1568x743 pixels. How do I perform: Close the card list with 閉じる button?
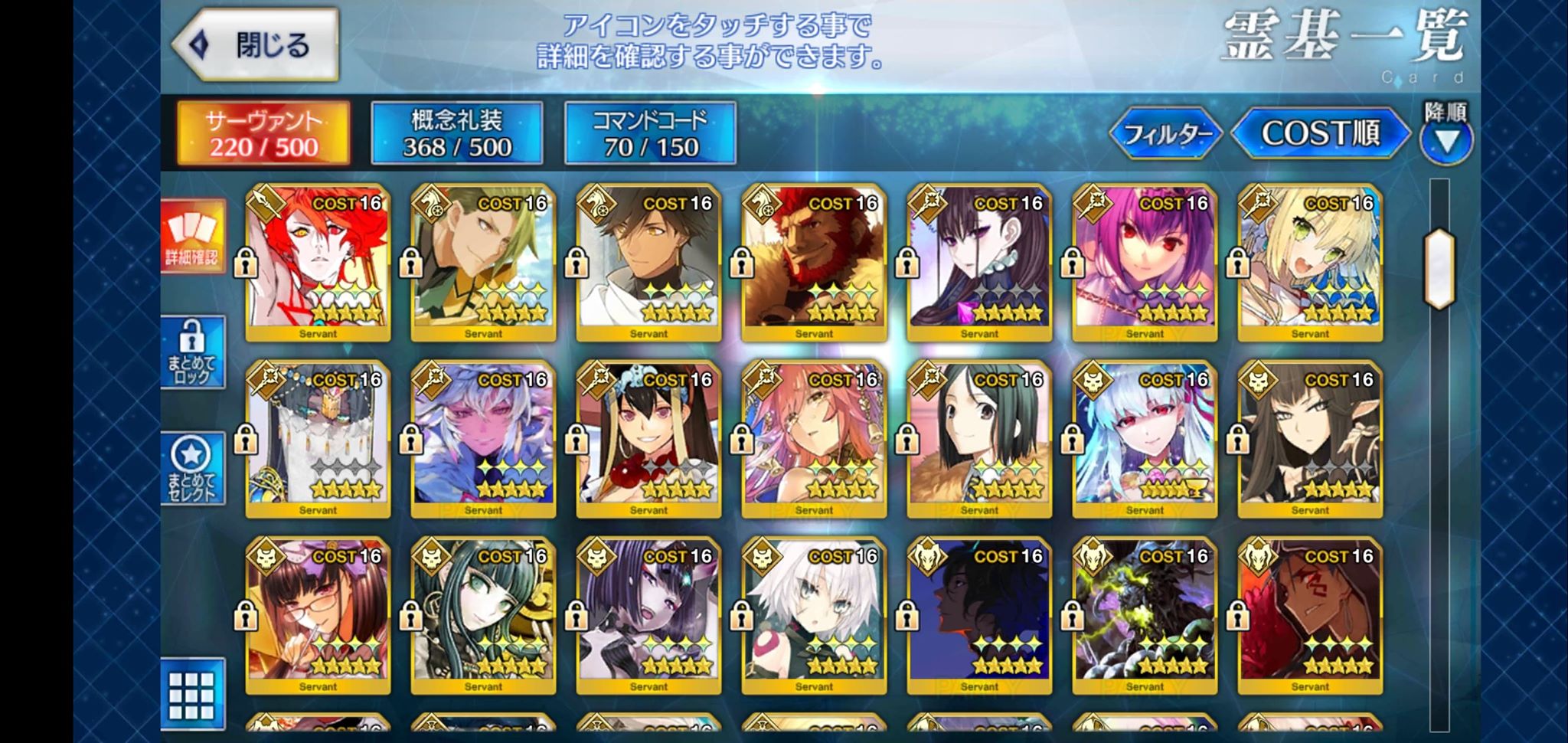coord(256,45)
